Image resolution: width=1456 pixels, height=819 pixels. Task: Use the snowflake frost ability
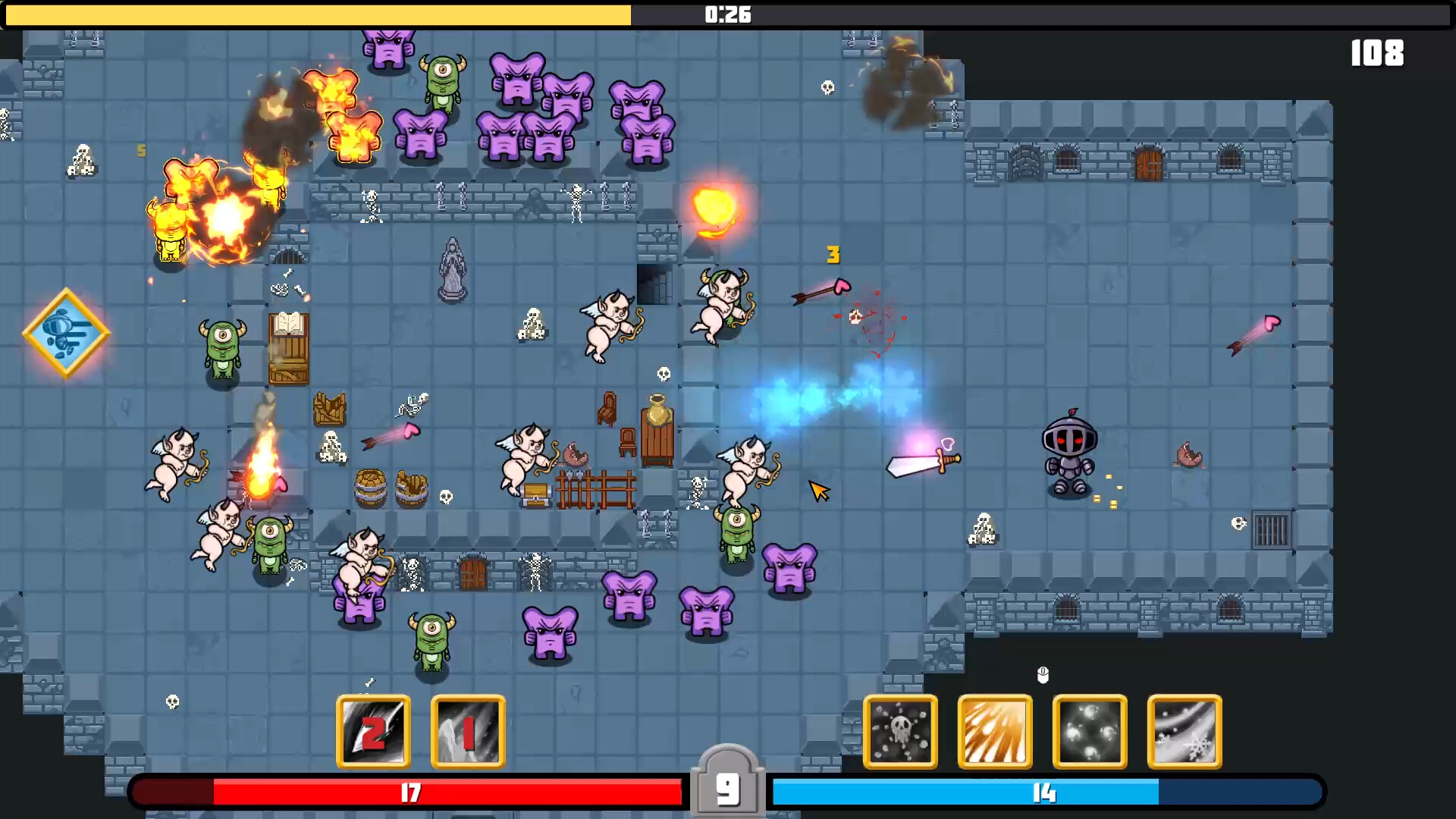(1185, 732)
